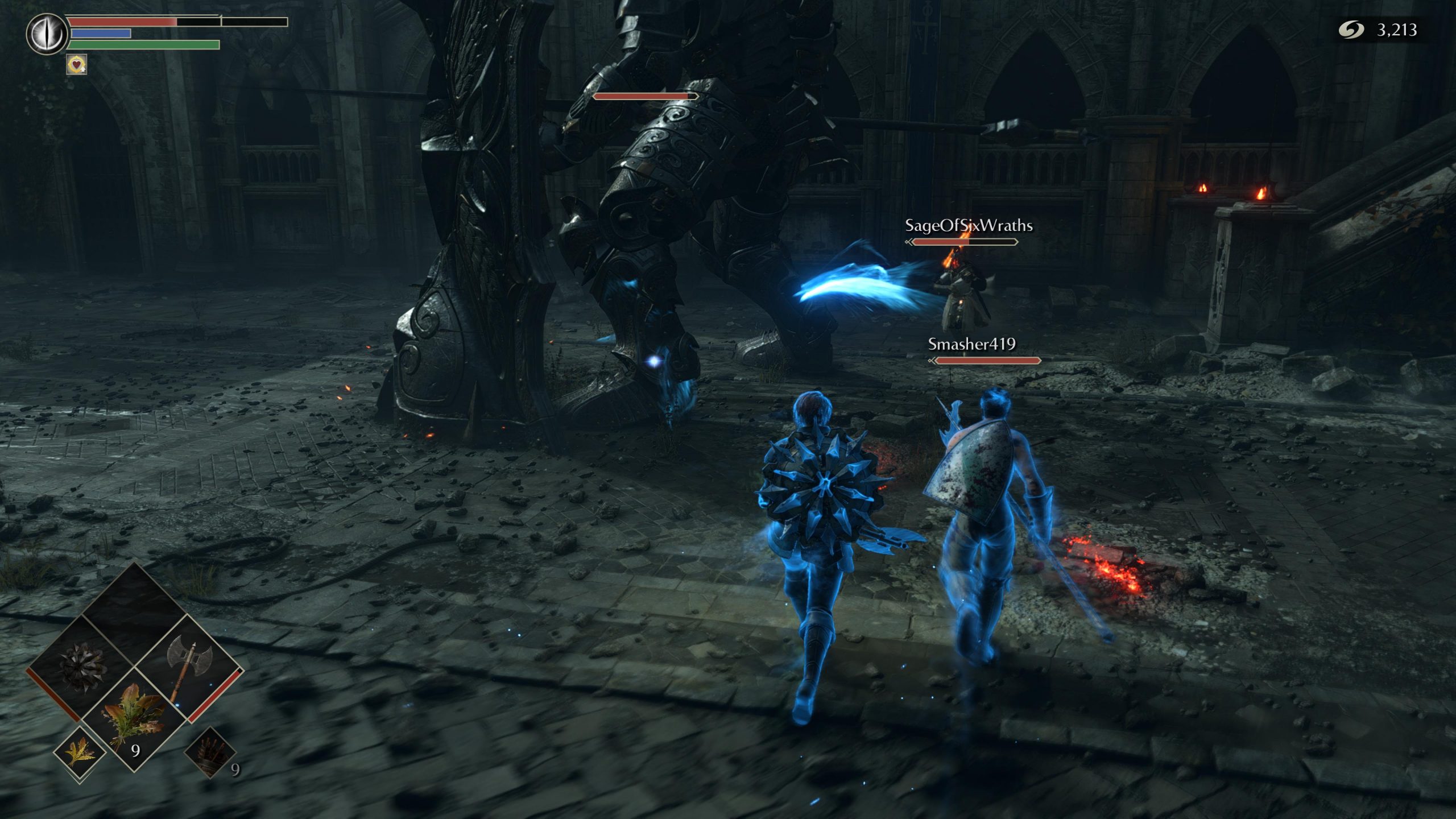Select the arrow quiver ammo slot
Image resolution: width=1456 pixels, height=819 pixels.
(x=210, y=752)
